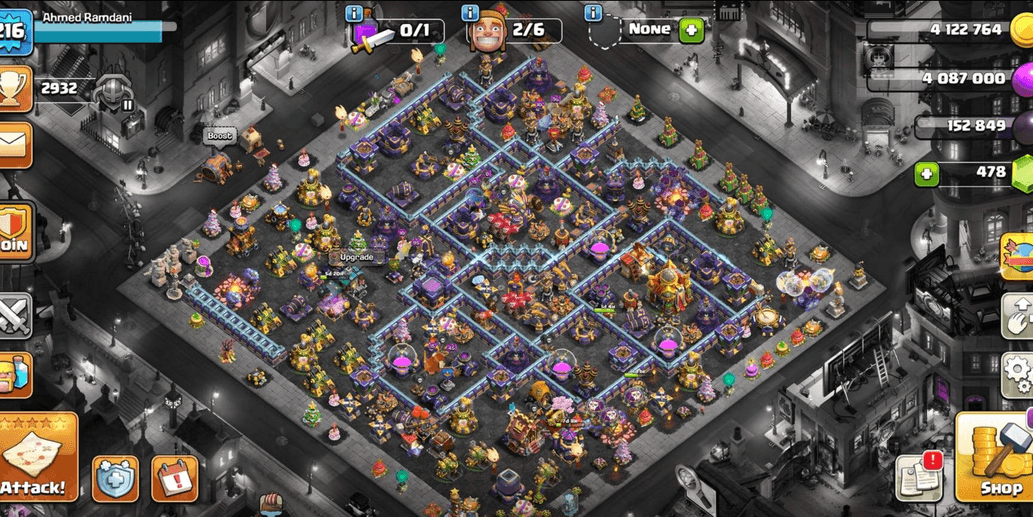This screenshot has width=1033, height=517.
Task: Add to the None slot with plus
Action: click(x=691, y=30)
